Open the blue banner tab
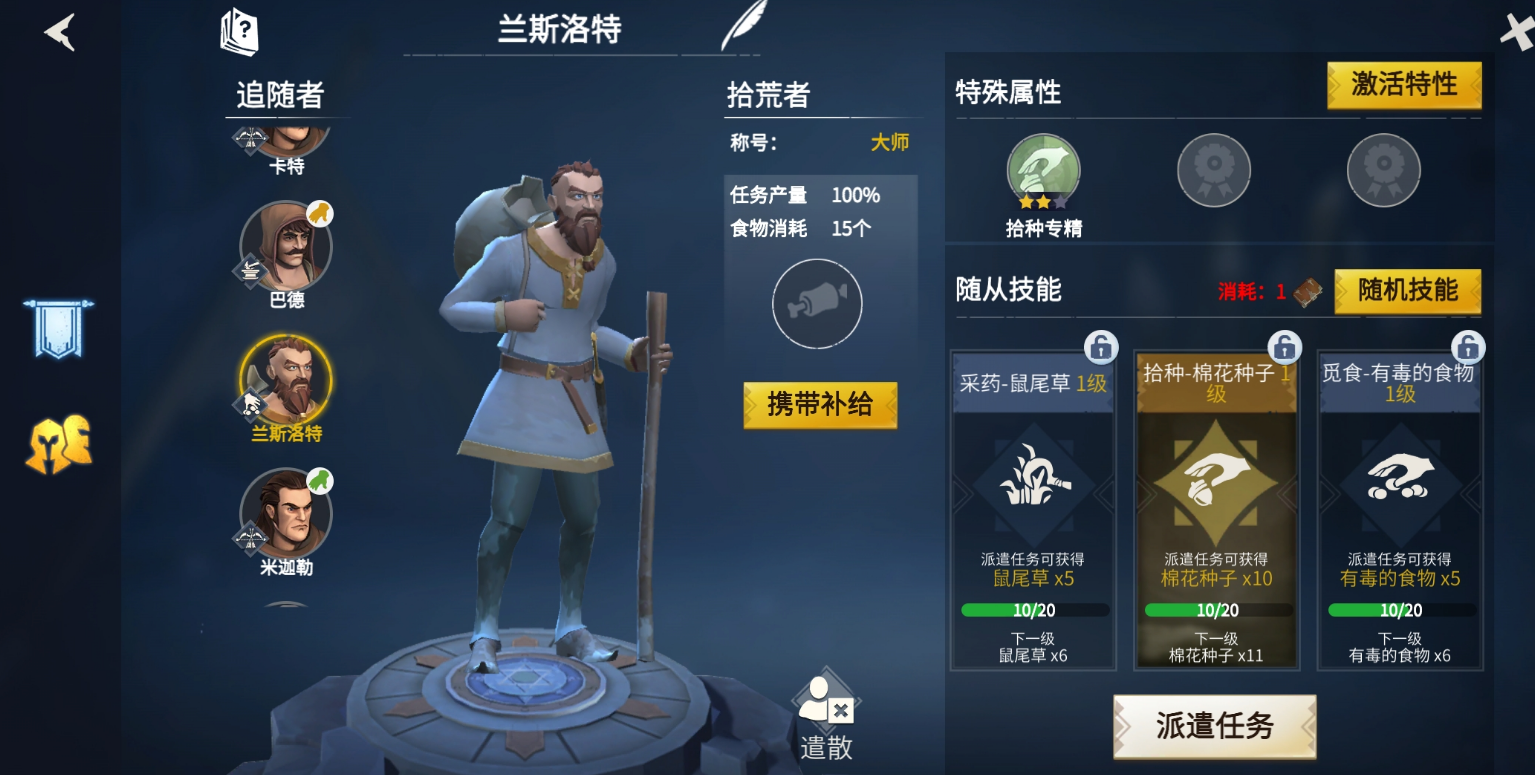Viewport: 1535px width, 775px height. point(58,328)
